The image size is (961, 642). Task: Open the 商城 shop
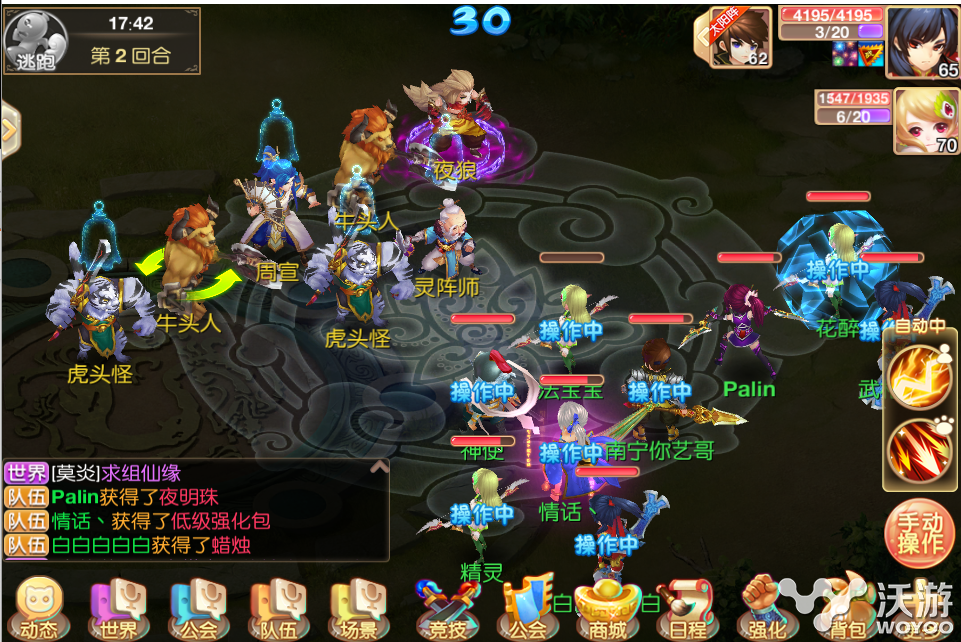605,606
